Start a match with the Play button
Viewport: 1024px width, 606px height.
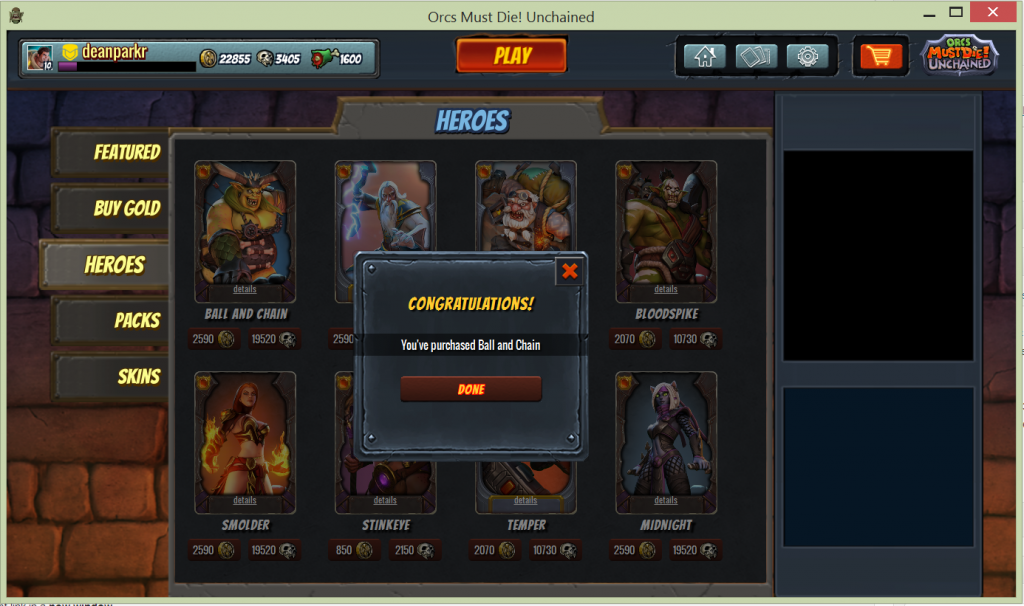[x=512, y=56]
